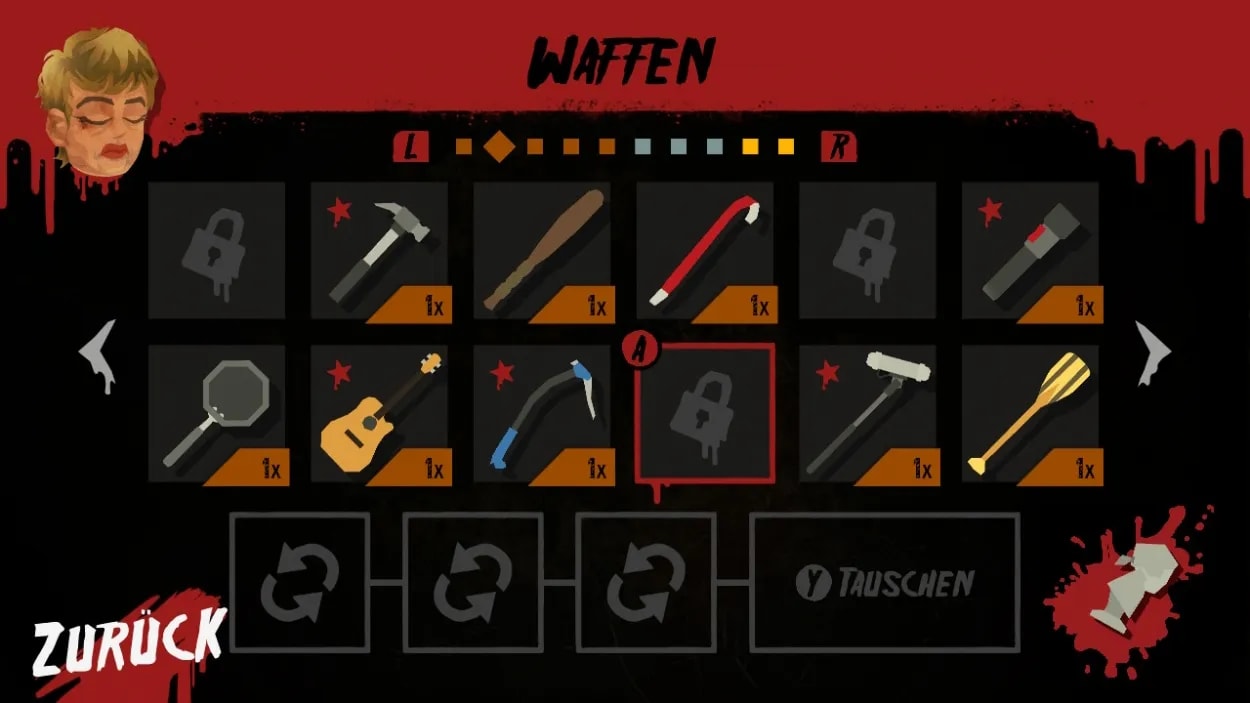This screenshot has width=1250, height=703.
Task: Choose the wooden baseball bat
Action: (x=542, y=252)
